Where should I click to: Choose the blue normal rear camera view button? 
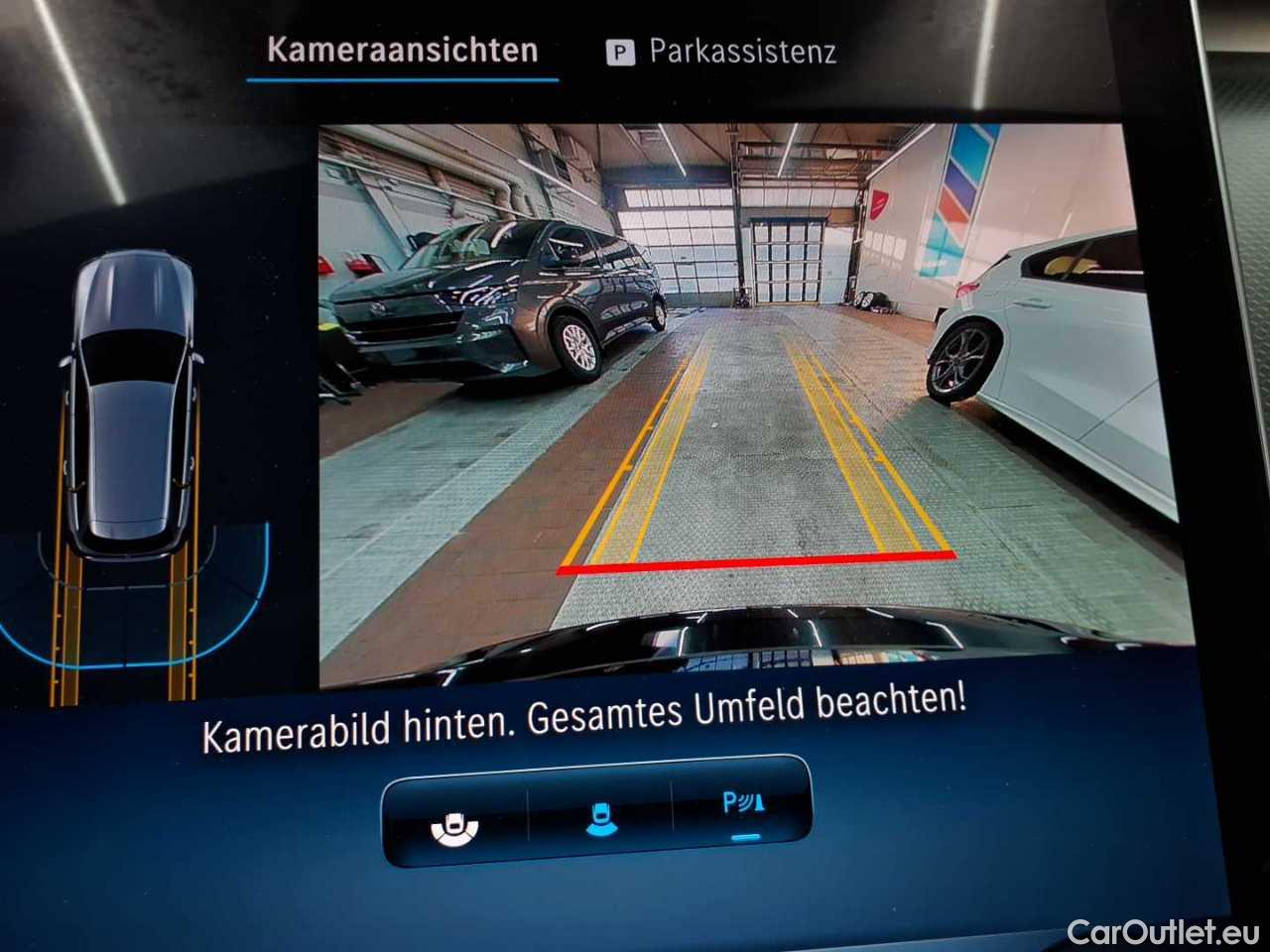tap(601, 819)
